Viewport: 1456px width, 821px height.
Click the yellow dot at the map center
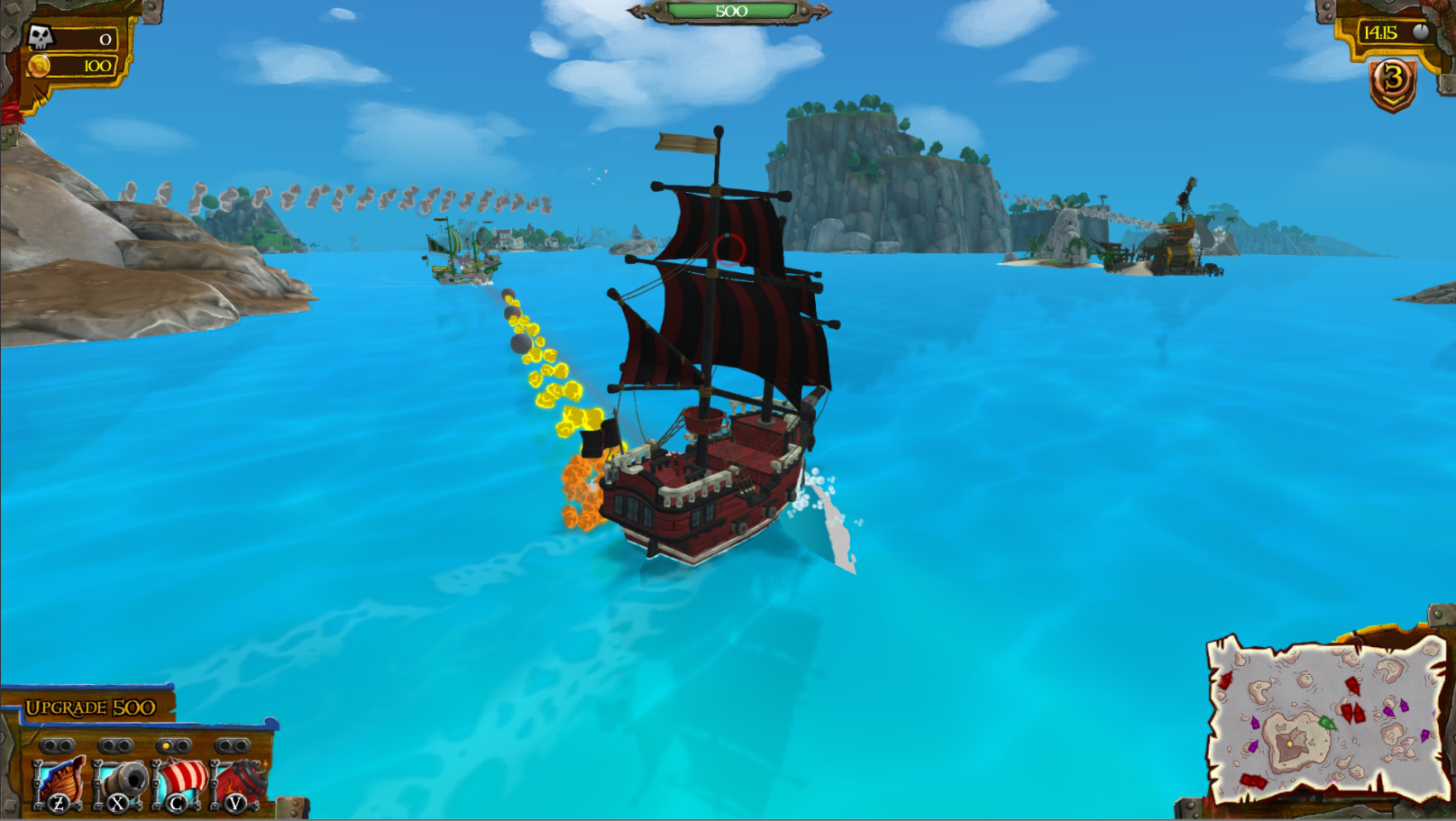coord(1290,743)
